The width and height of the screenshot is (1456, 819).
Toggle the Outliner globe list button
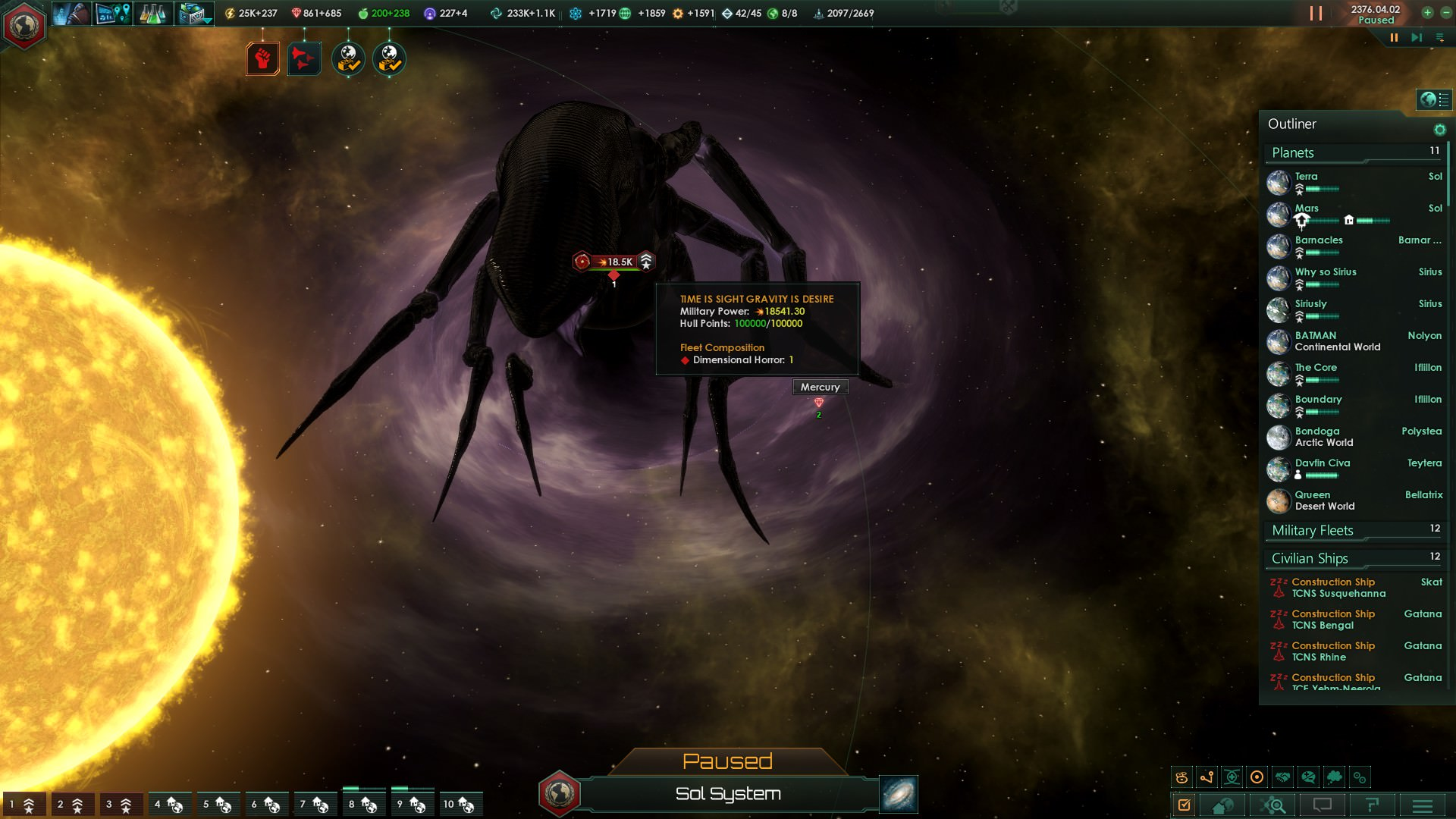[x=1434, y=99]
